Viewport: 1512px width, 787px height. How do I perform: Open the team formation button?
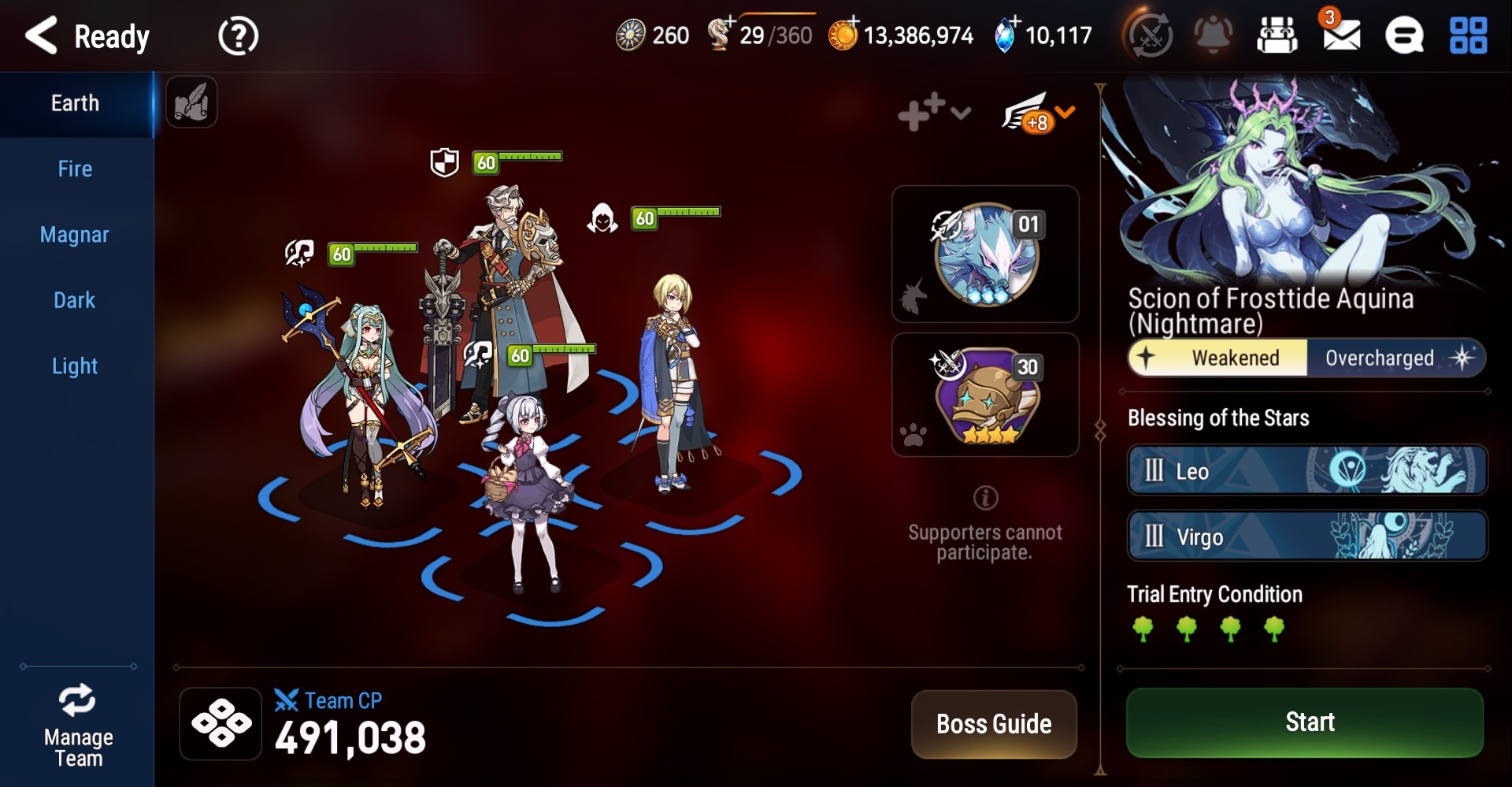[x=221, y=723]
